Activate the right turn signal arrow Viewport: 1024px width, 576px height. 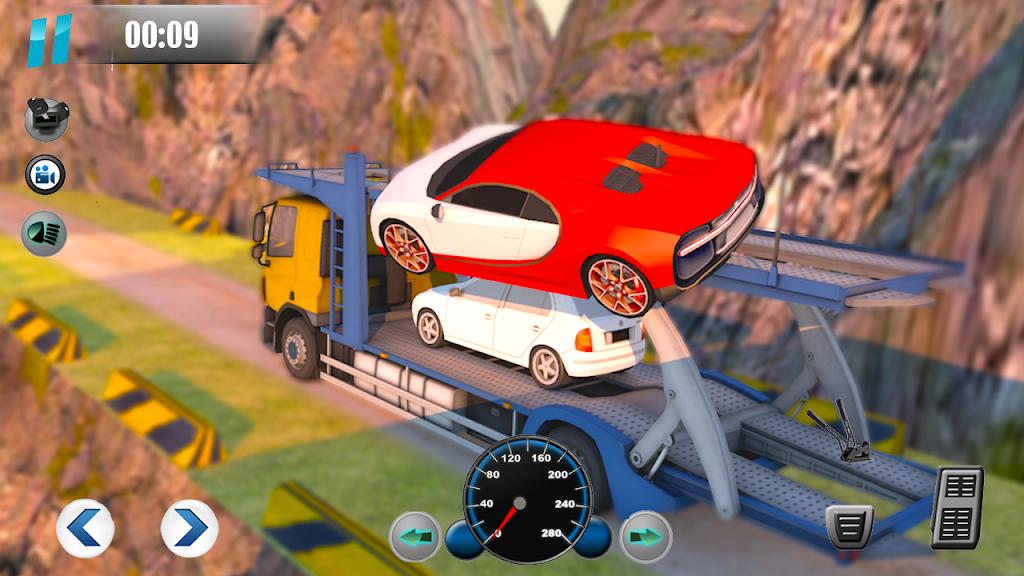[x=645, y=538]
